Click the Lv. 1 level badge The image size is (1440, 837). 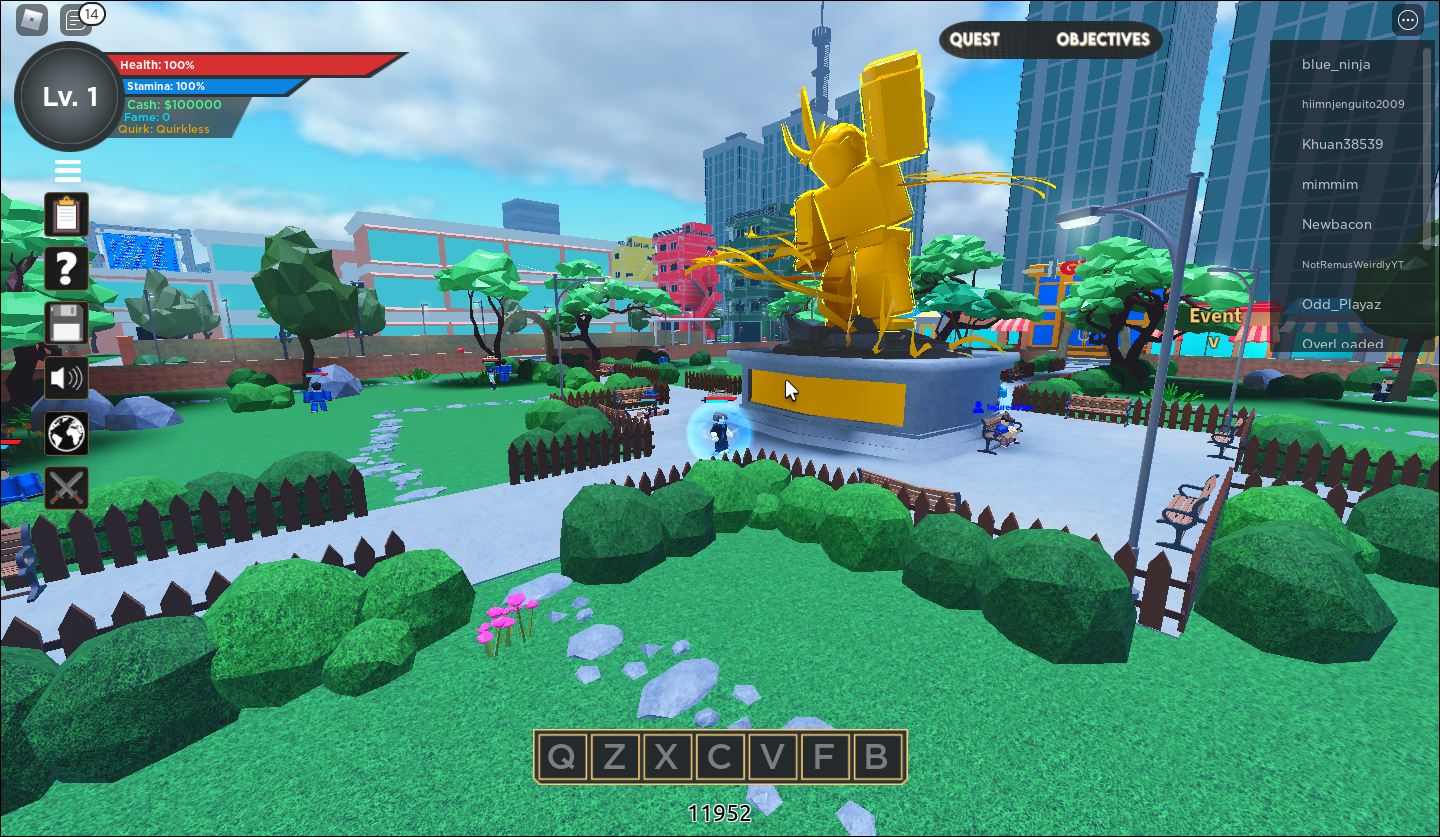coord(67,97)
